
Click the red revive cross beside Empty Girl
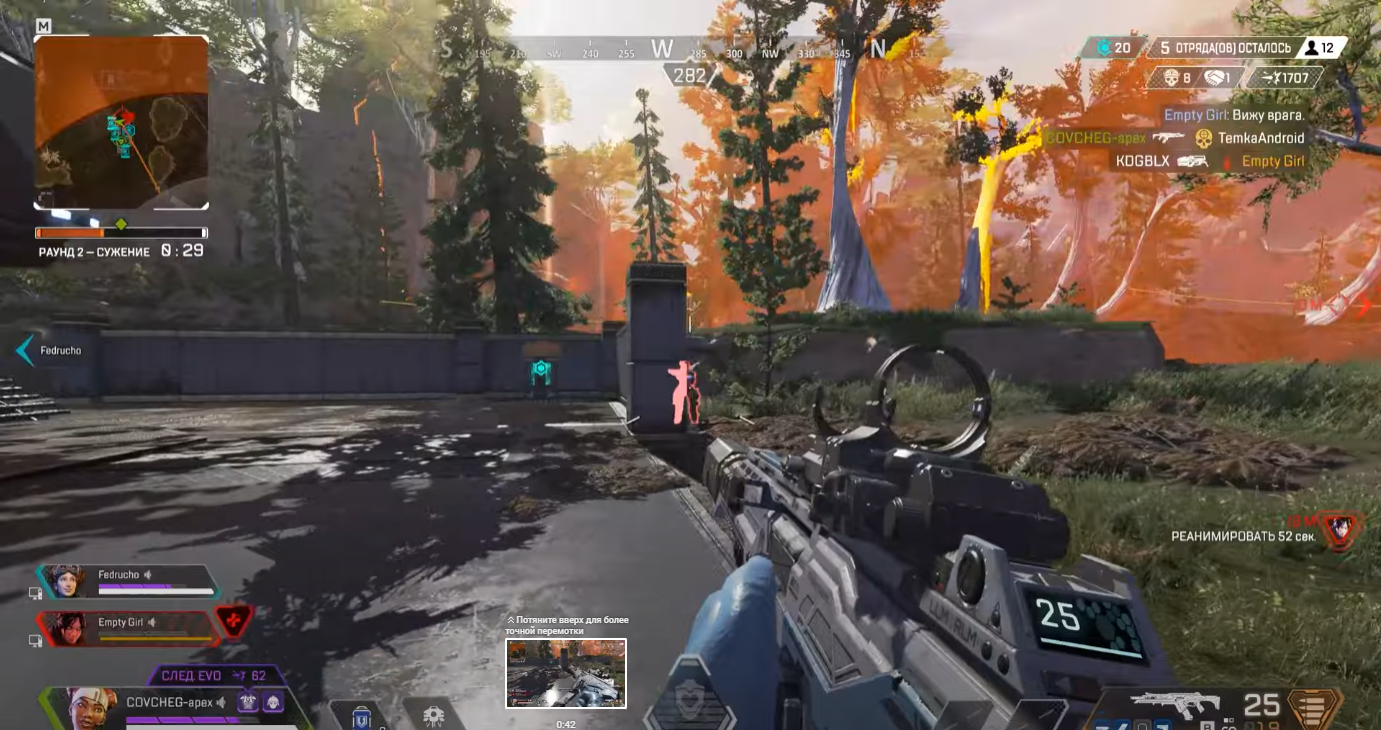234,621
